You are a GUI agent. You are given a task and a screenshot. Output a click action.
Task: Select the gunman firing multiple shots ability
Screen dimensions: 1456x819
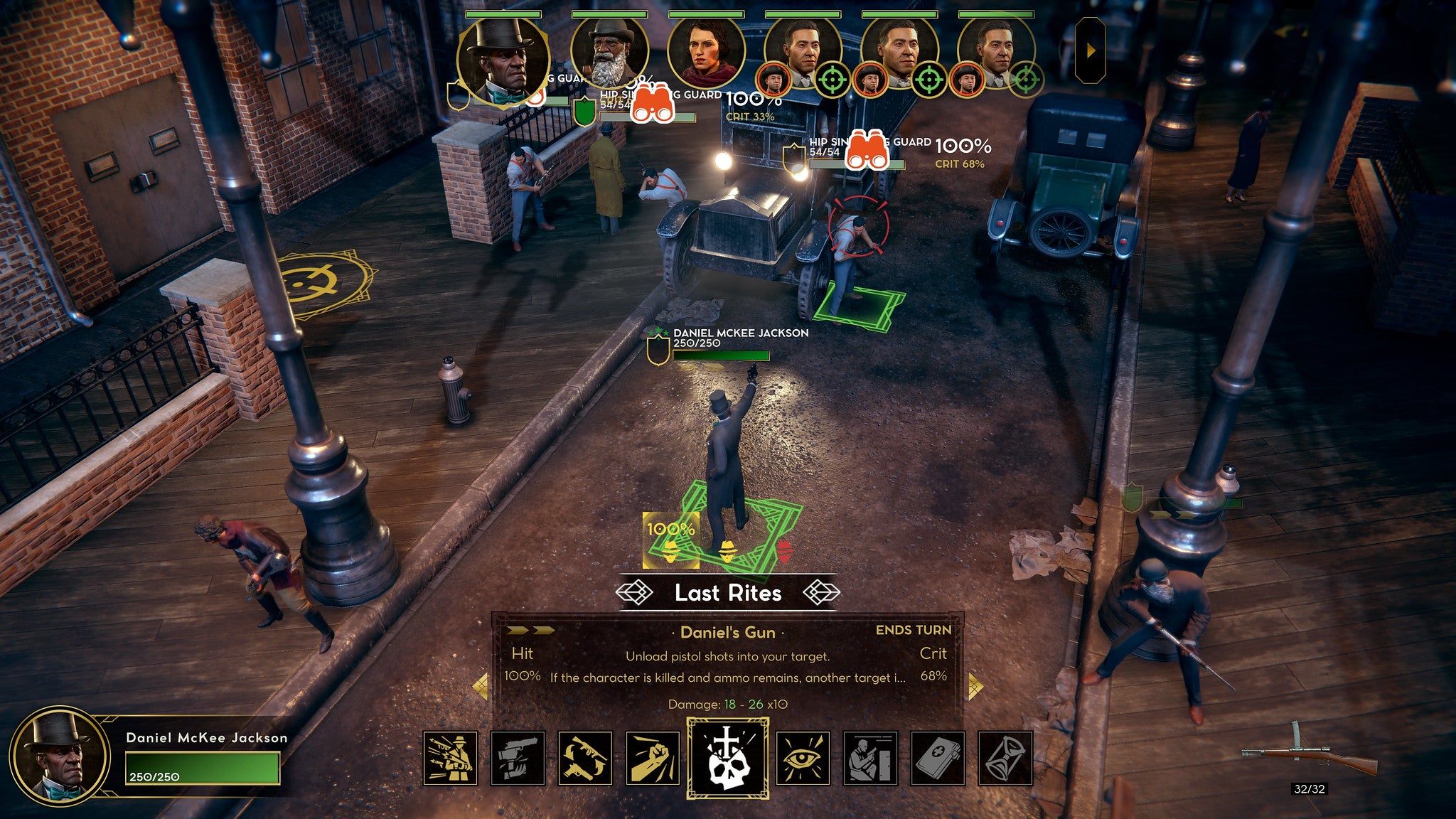451,759
